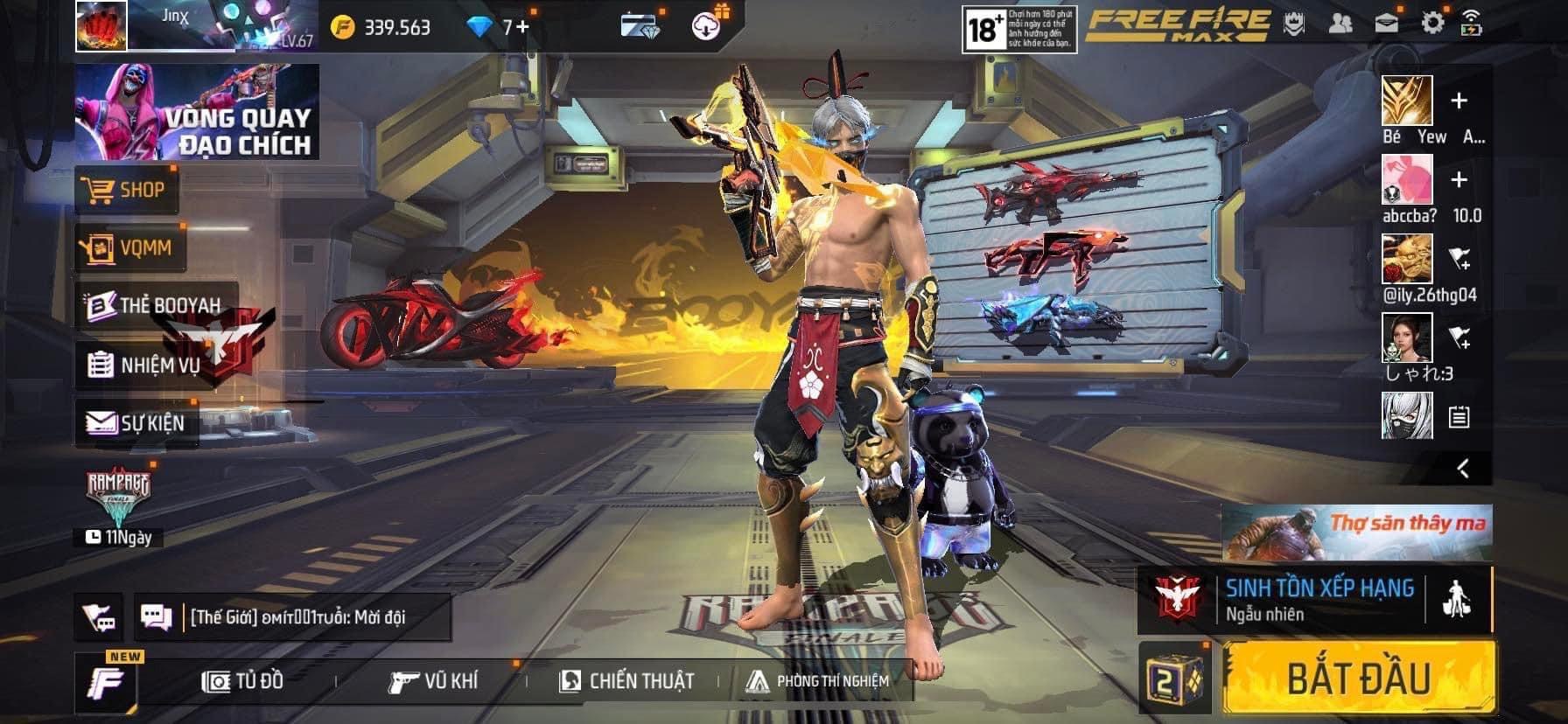
Task: Collapse the friends sidebar arrow
Action: pos(1462,469)
